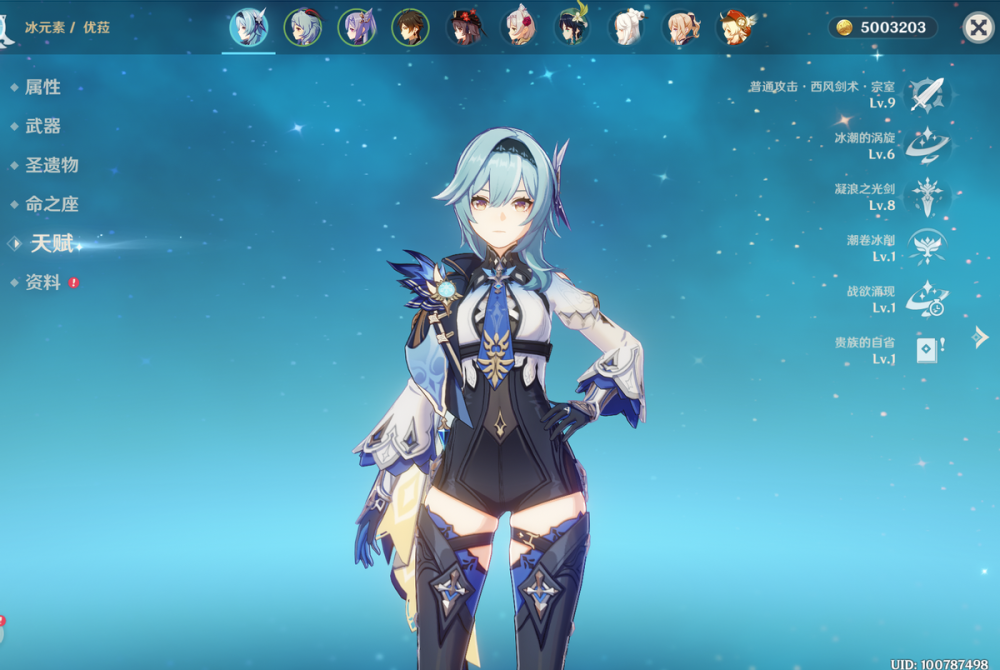Select the 潮卷冰削 passive talent
This screenshot has width=1000, height=670.
pyautogui.click(x=927, y=247)
